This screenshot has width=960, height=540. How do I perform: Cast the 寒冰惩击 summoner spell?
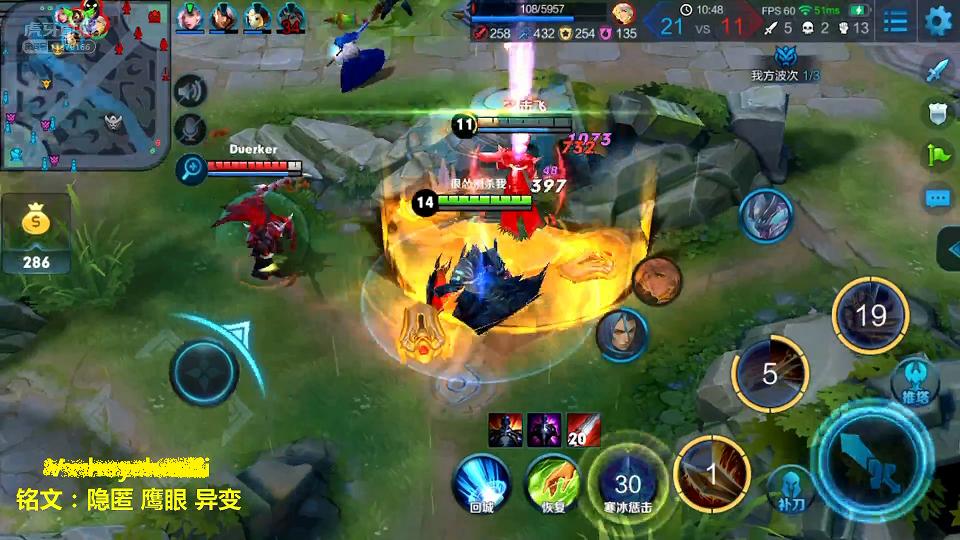(x=627, y=485)
